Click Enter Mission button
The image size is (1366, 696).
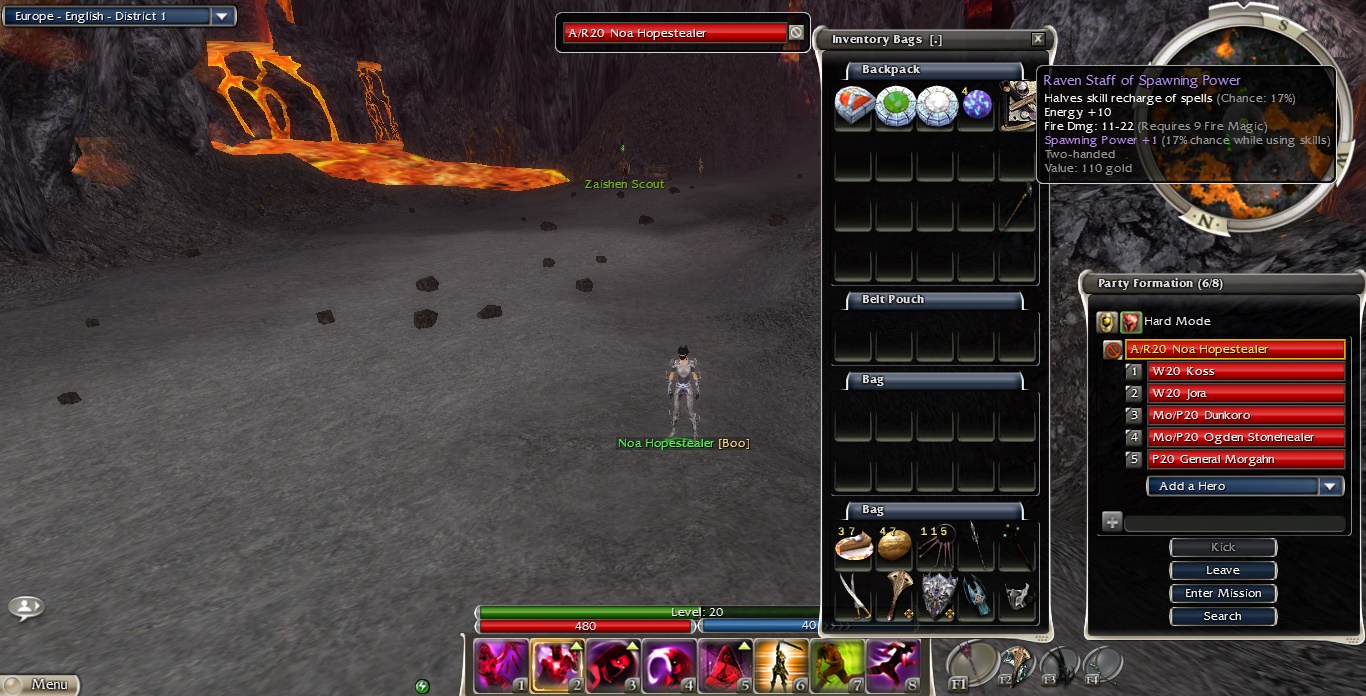pos(1223,593)
